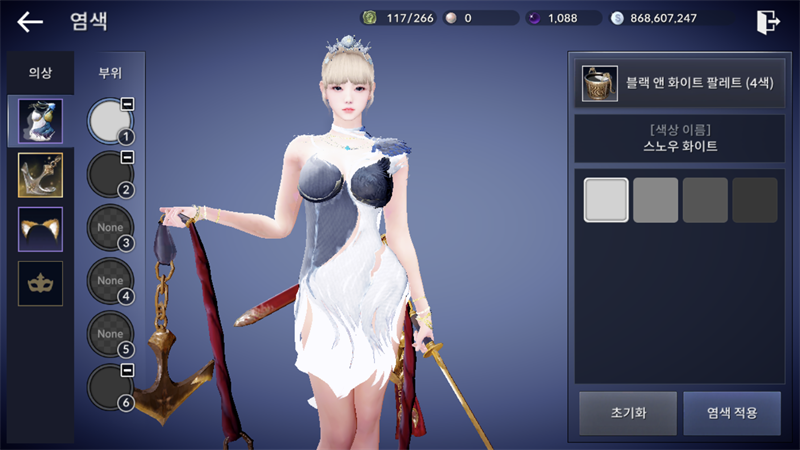Choose dye part slot 6
Image resolution: width=800 pixels, height=450 pixels.
(x=110, y=387)
